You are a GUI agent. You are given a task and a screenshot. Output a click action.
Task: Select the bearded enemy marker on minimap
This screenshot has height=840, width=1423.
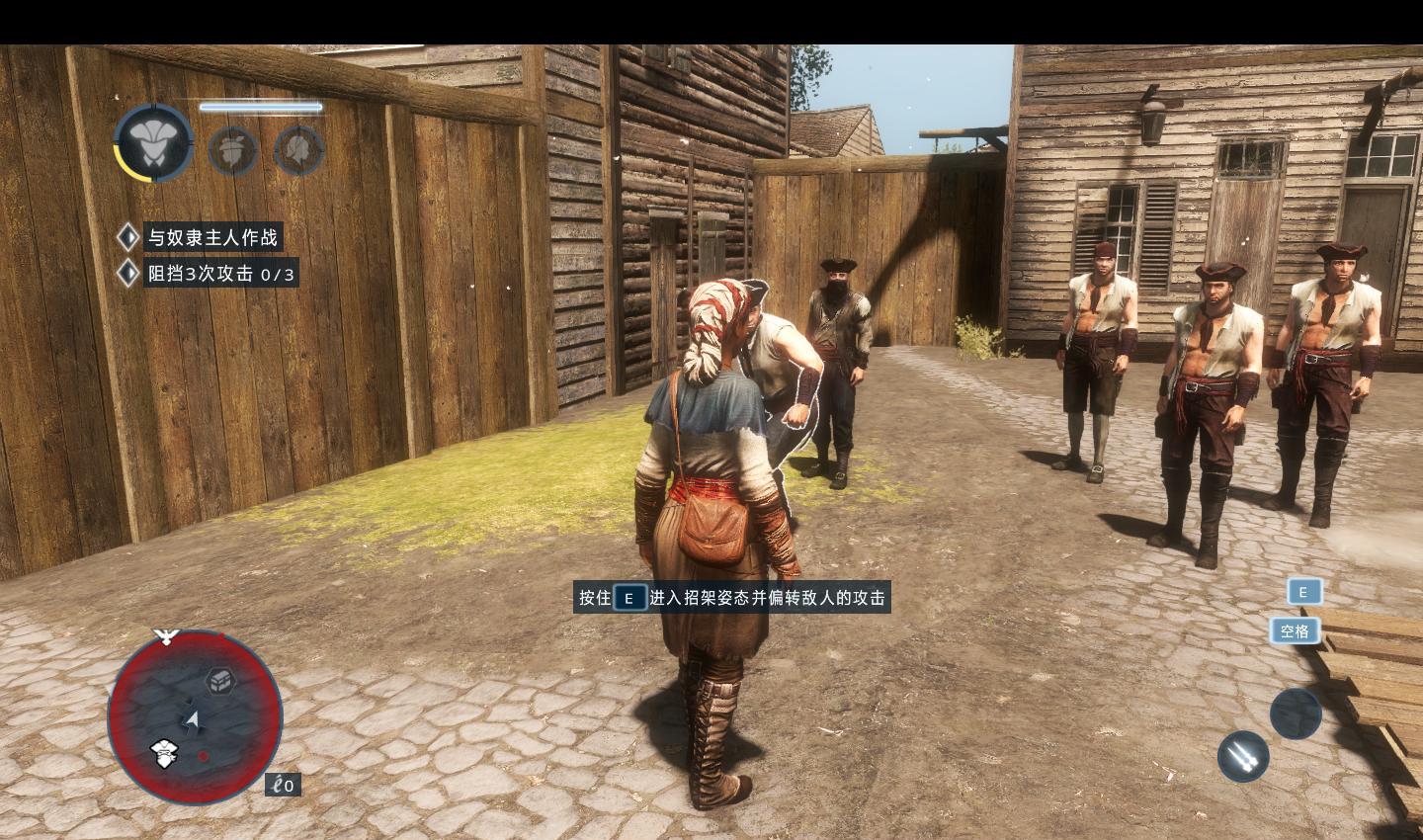click(164, 753)
